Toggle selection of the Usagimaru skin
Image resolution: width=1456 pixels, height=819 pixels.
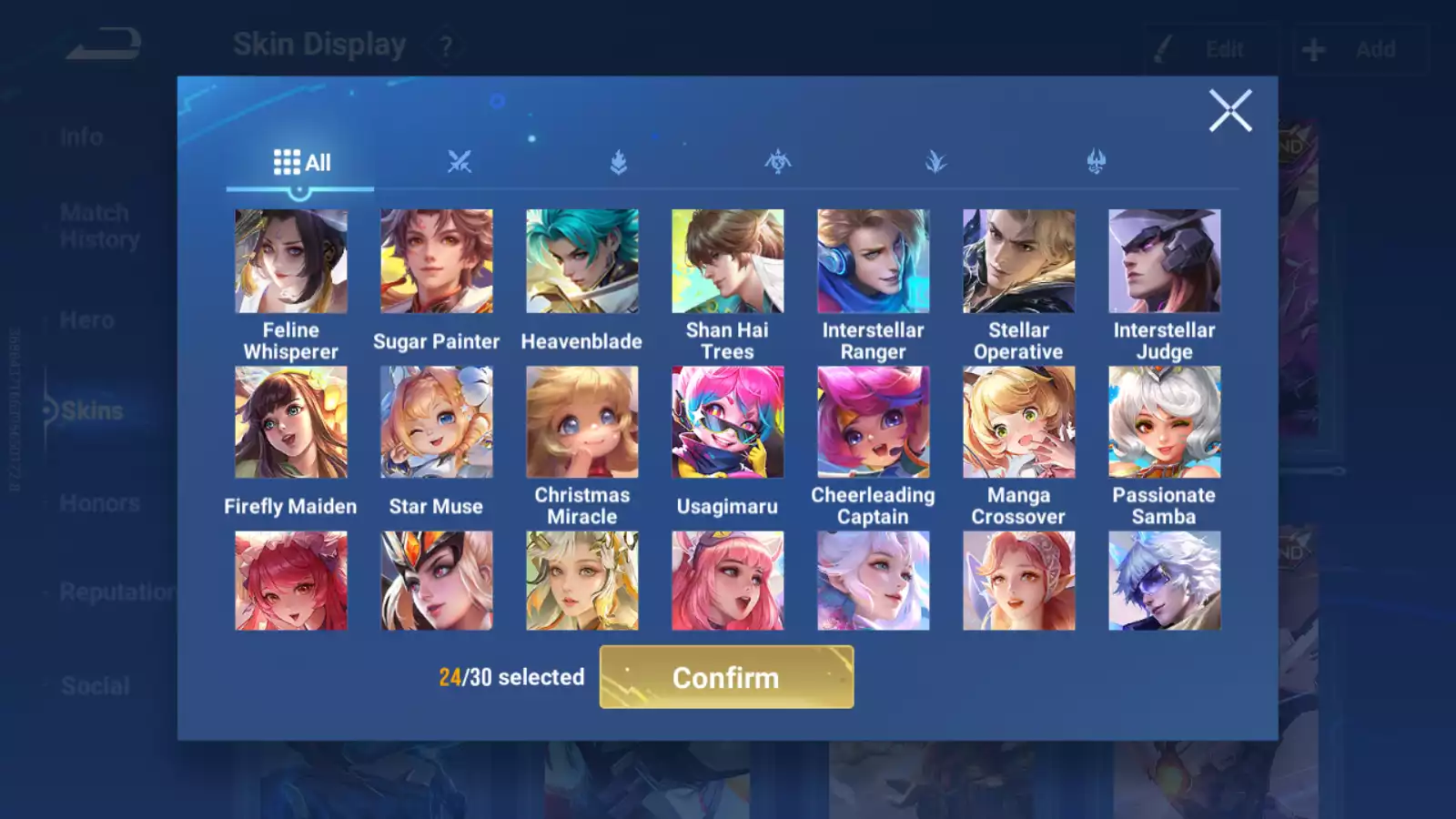click(727, 423)
